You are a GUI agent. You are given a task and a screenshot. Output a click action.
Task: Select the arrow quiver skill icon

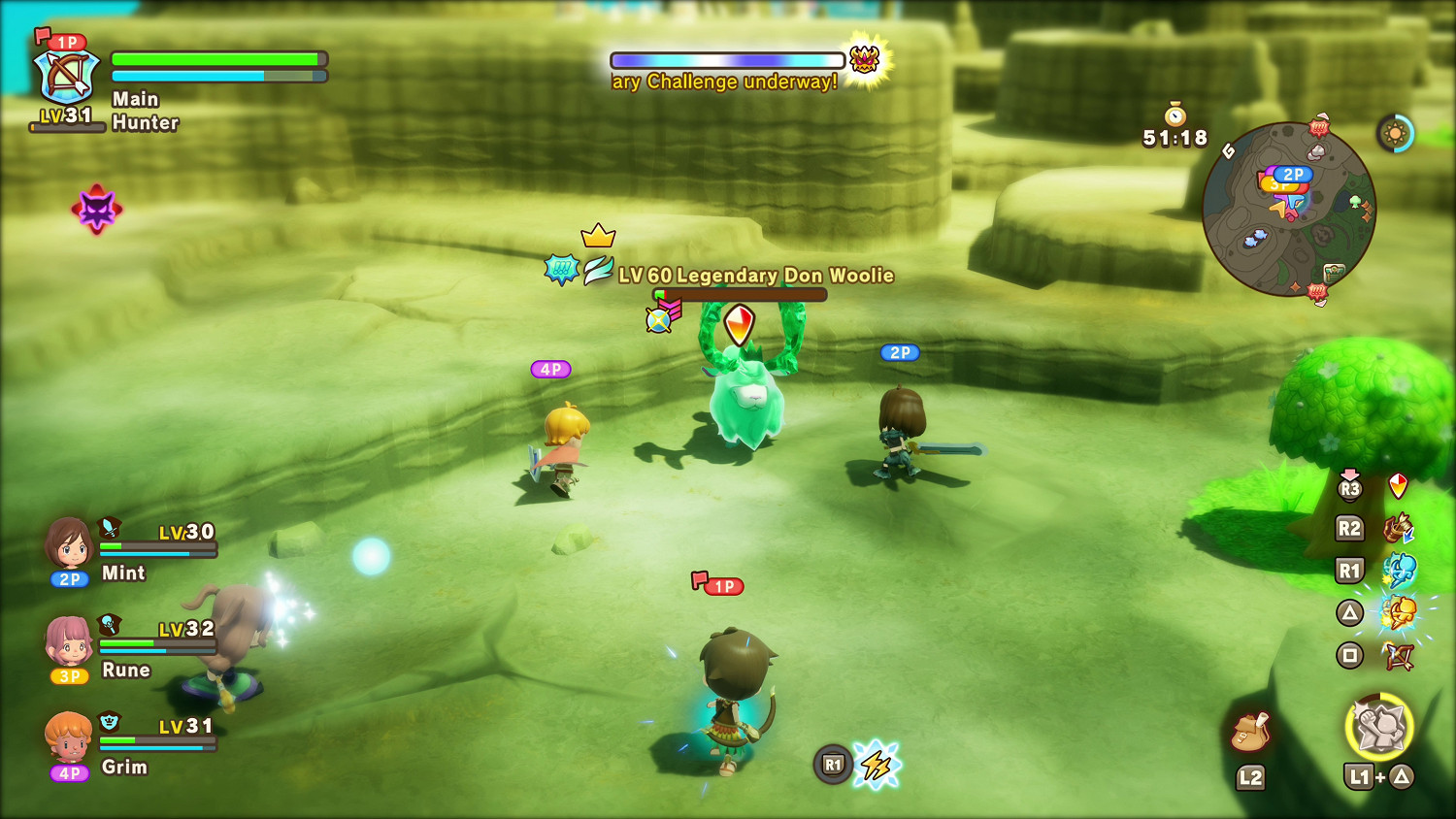click(1399, 529)
